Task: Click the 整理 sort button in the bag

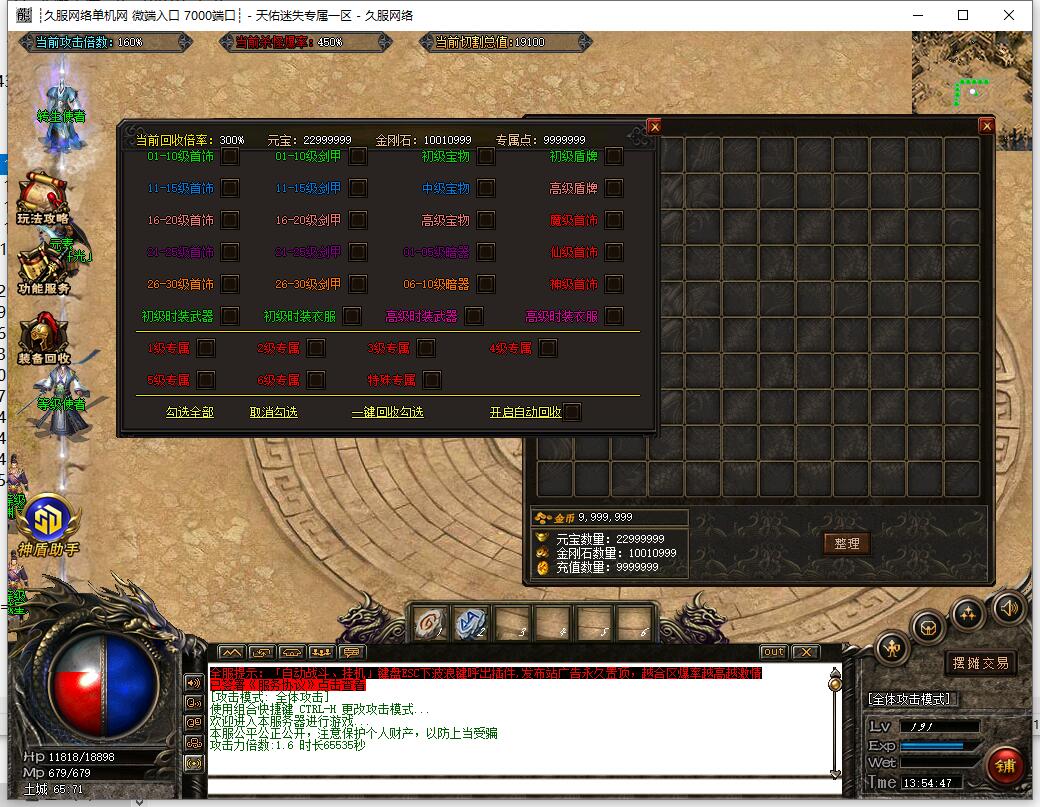Action: click(x=846, y=543)
